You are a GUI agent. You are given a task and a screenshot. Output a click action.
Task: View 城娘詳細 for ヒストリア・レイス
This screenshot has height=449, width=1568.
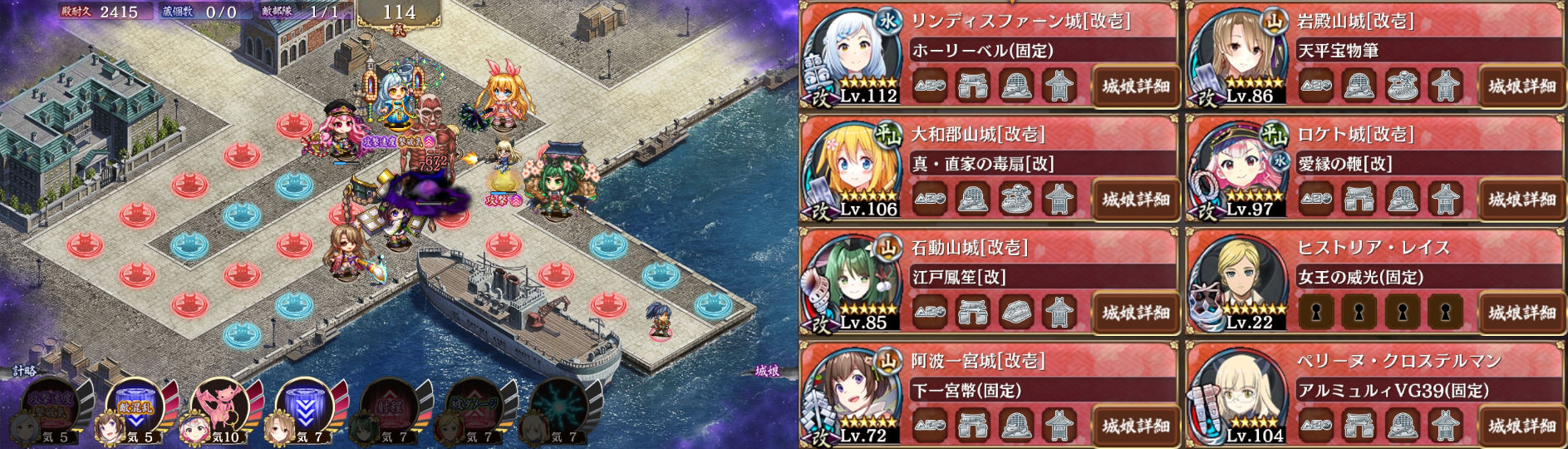coord(1521,313)
